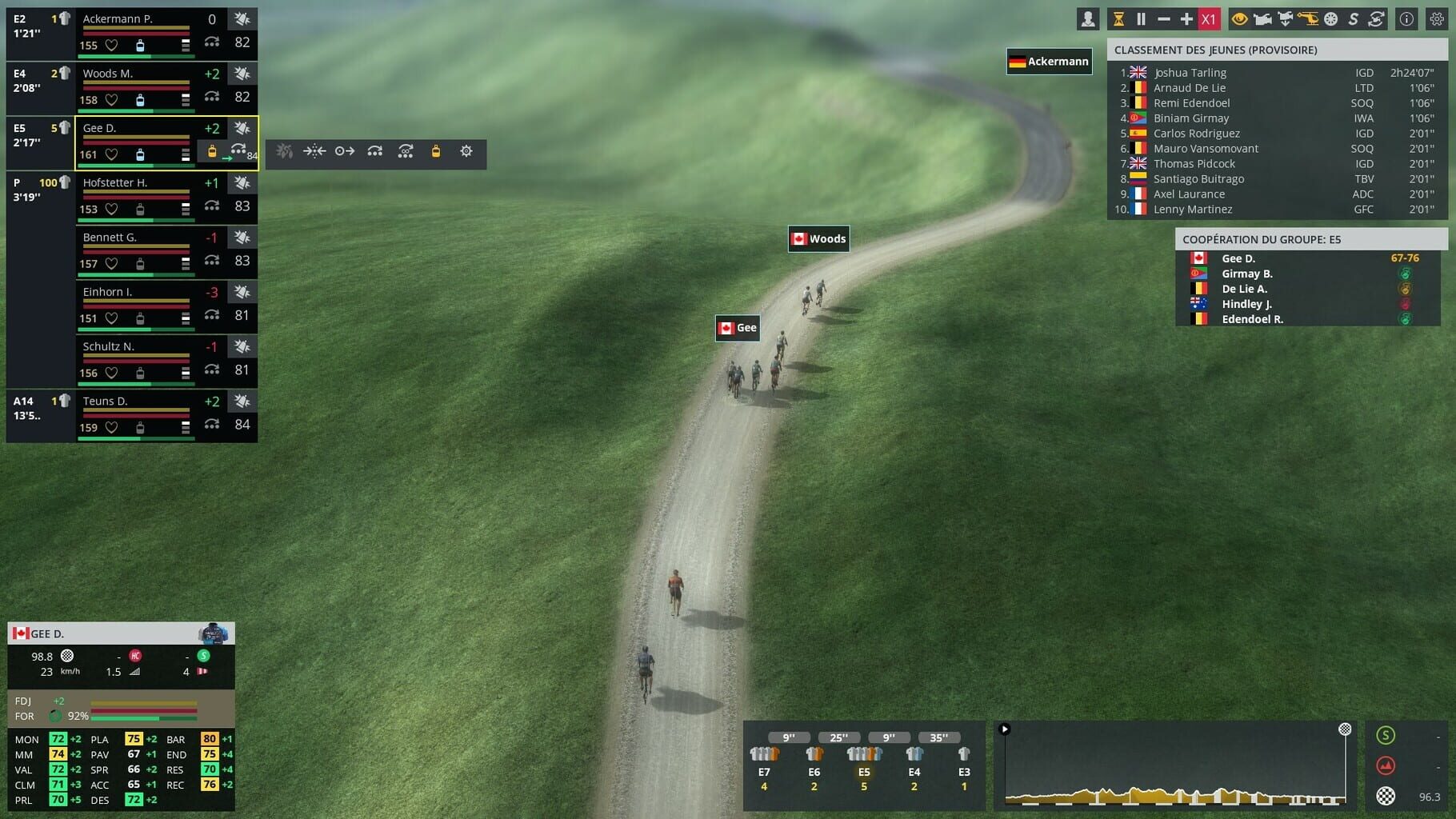The image size is (1456, 819).
Task: Give Gee a drink using the bottle icon
Action: (x=436, y=152)
